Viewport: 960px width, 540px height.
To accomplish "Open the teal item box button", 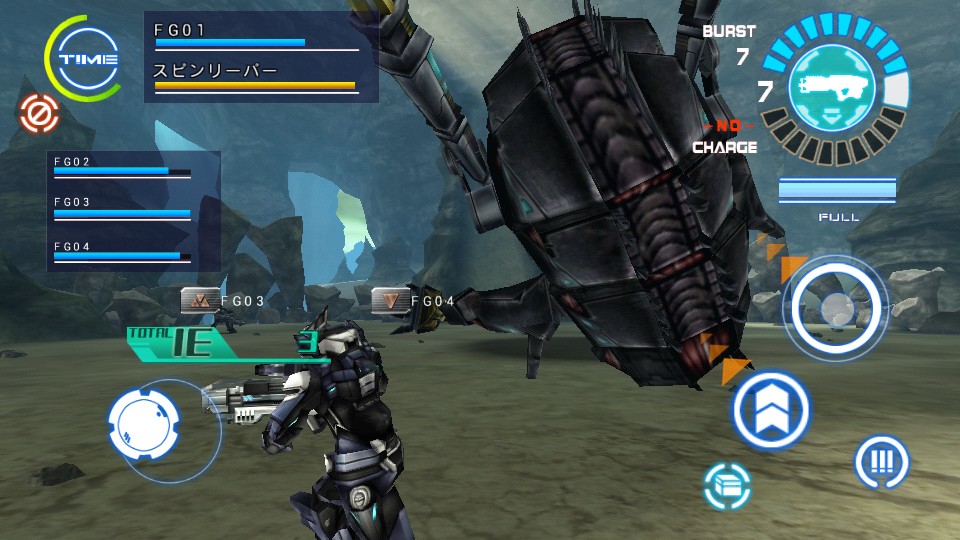I will point(727,487).
